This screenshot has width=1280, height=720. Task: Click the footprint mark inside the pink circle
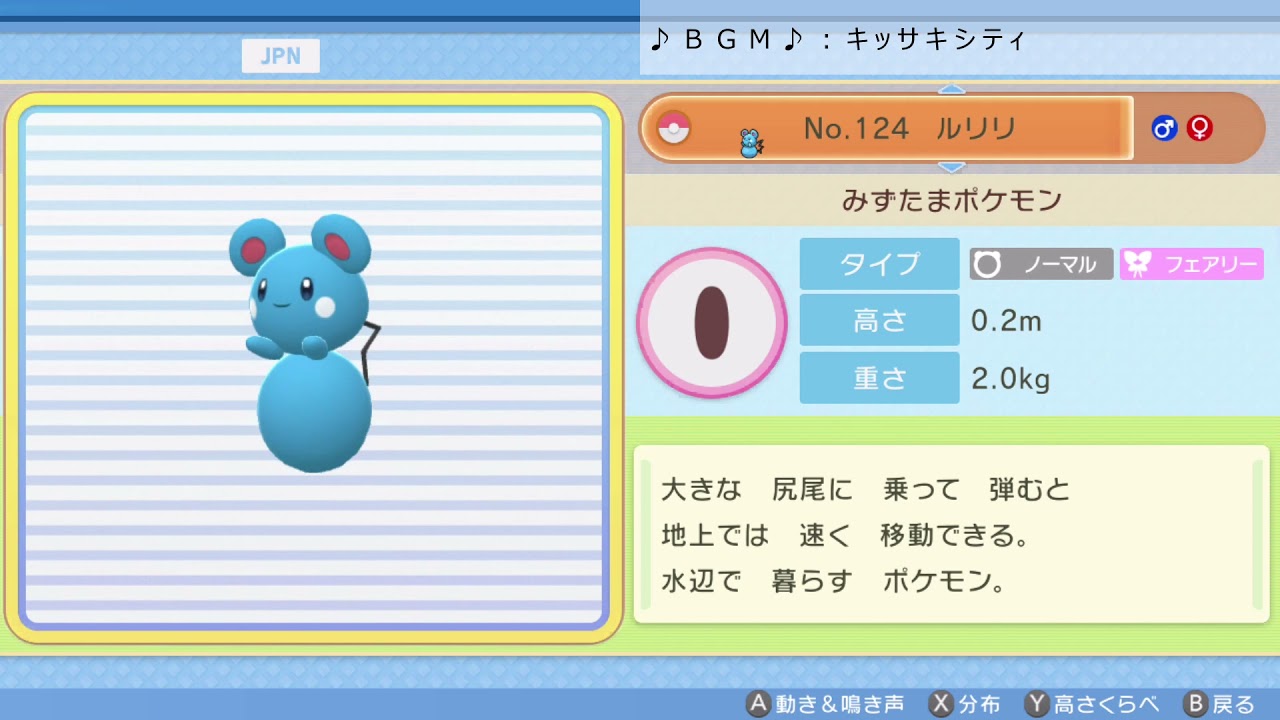712,322
